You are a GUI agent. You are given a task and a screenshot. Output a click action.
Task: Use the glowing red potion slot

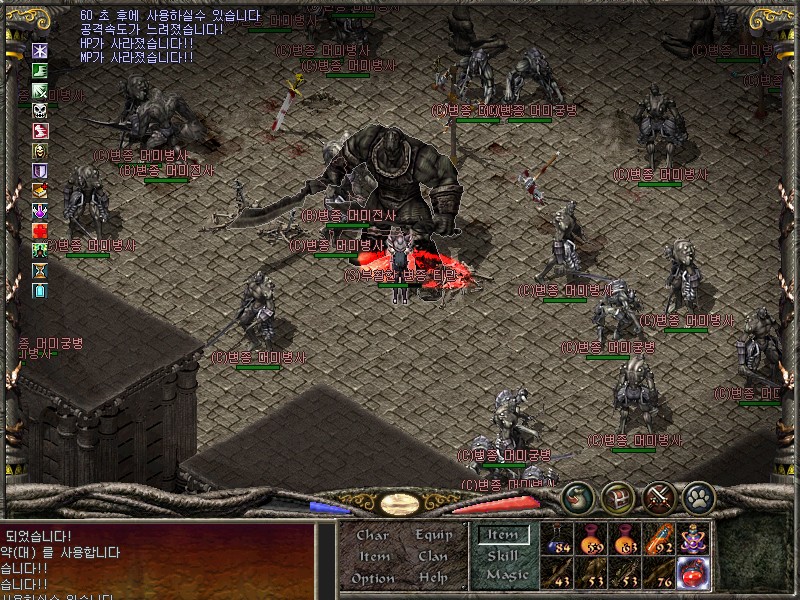(x=692, y=572)
